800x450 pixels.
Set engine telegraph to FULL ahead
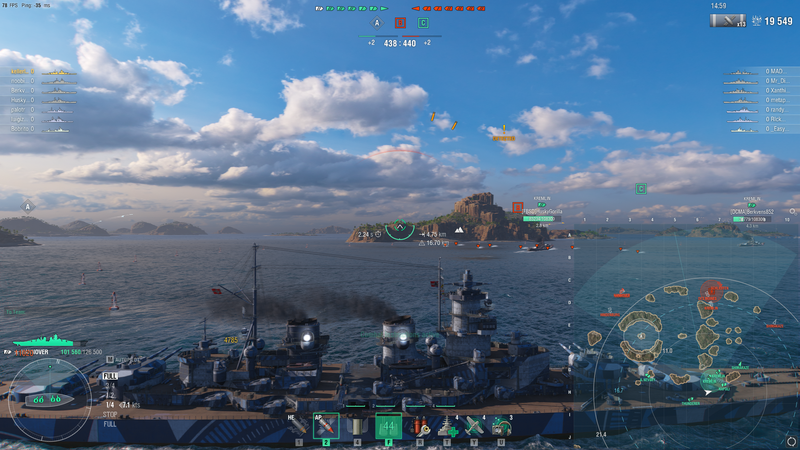click(x=110, y=376)
